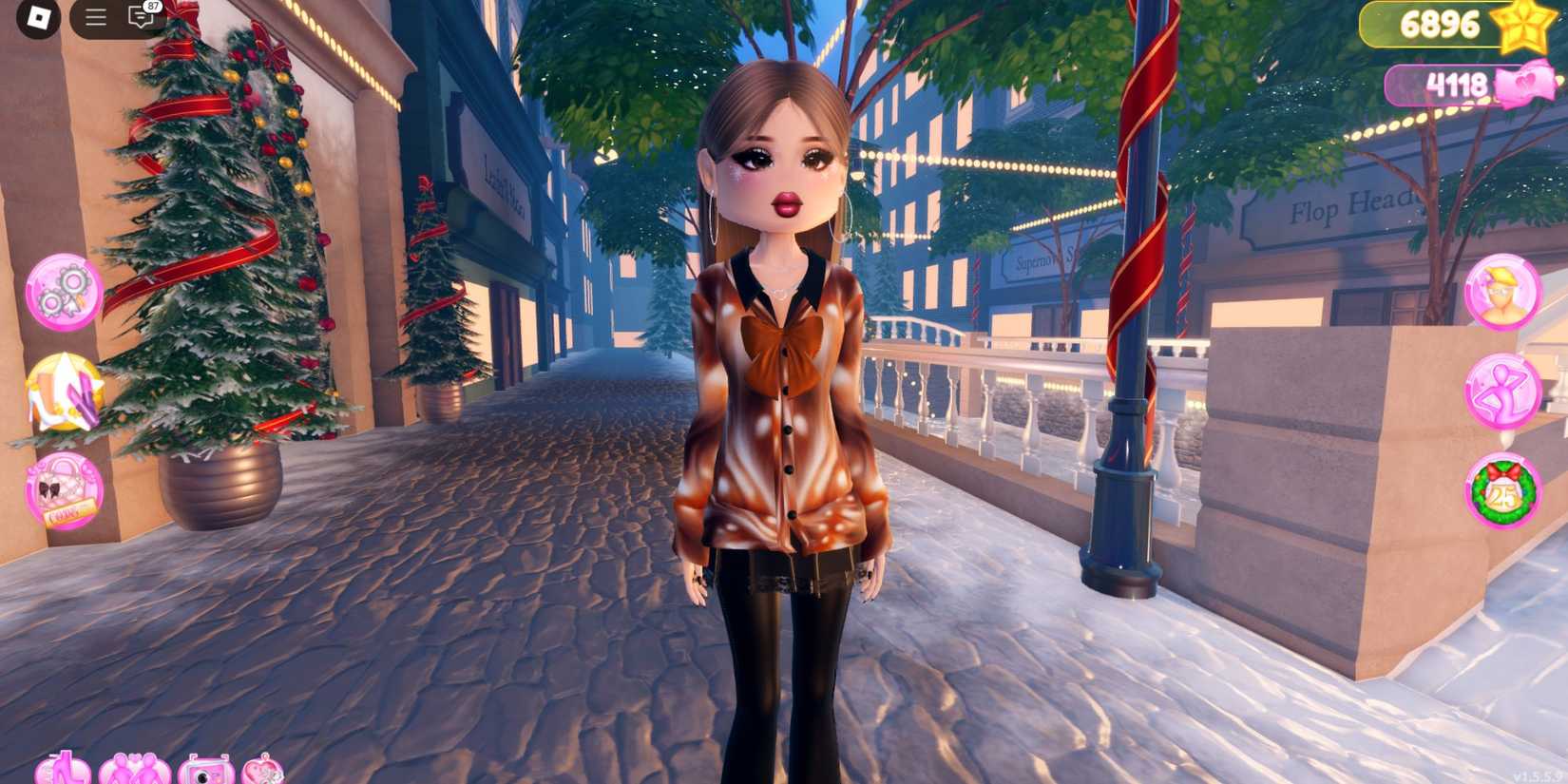Click the pink ticket next to 4118
The image size is (1568, 784).
click(1526, 87)
